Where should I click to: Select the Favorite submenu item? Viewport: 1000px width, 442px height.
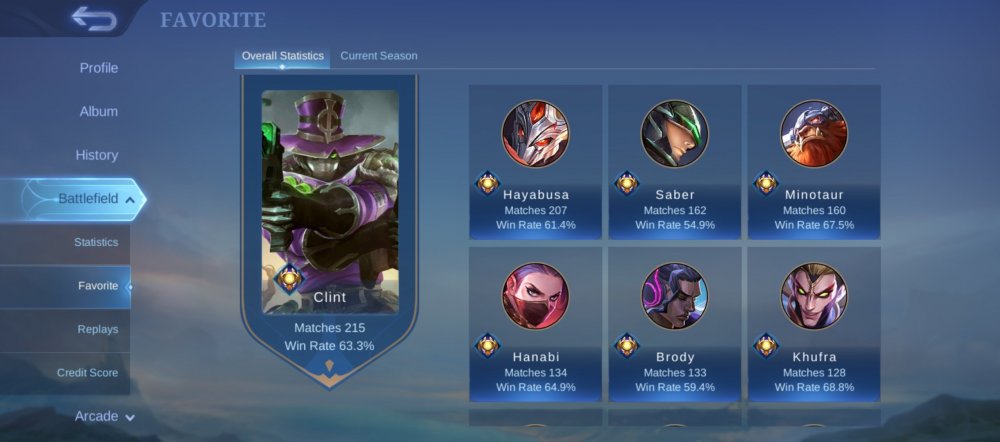(x=98, y=286)
